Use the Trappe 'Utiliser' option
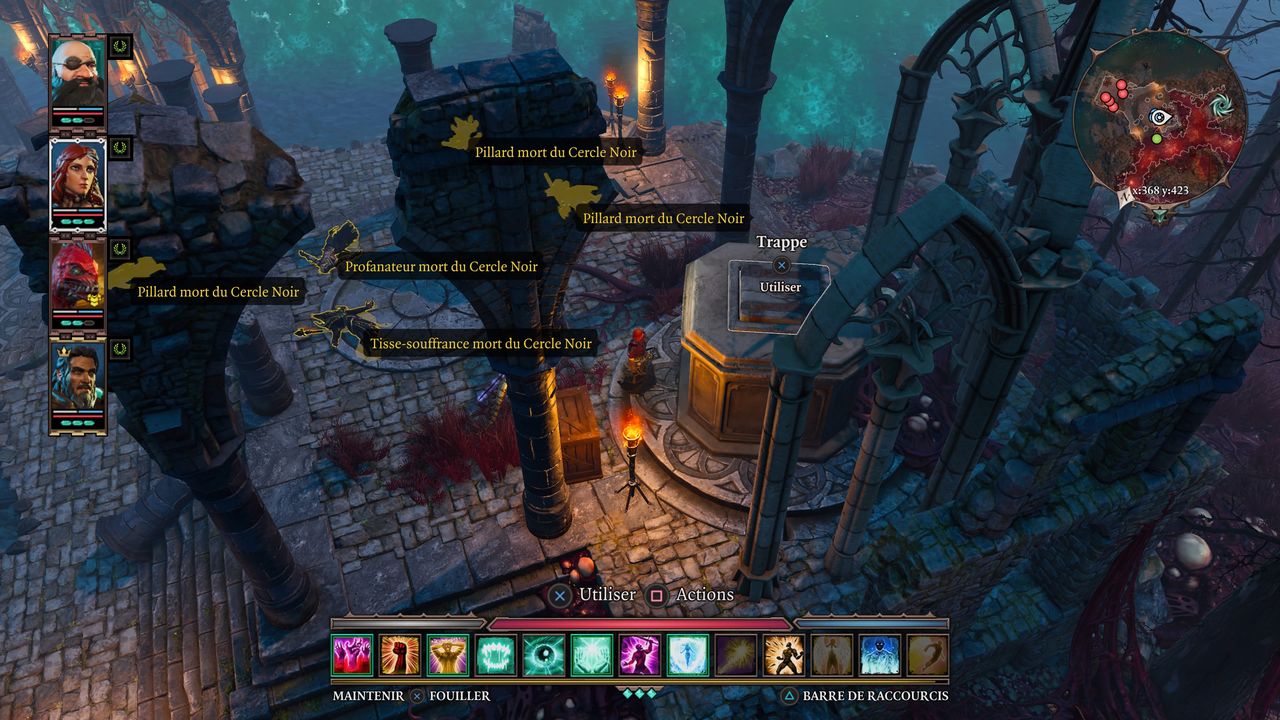1280x720 pixels. point(780,287)
